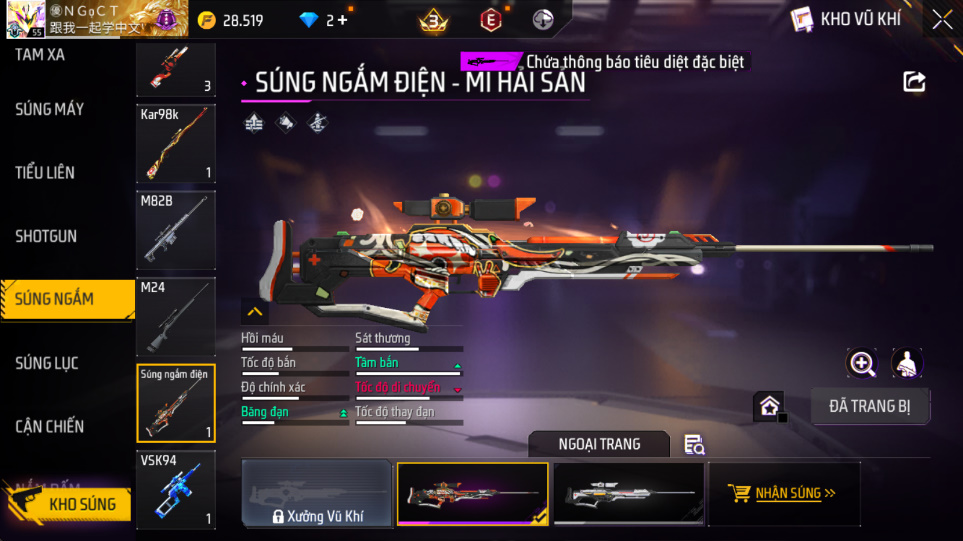Follow the NHẬN SÚNG link
This screenshot has width=963, height=541.
point(784,493)
